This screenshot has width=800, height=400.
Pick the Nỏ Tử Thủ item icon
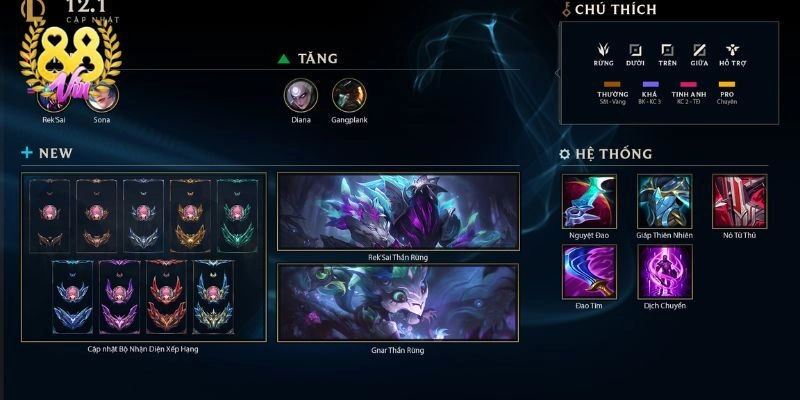tap(739, 201)
